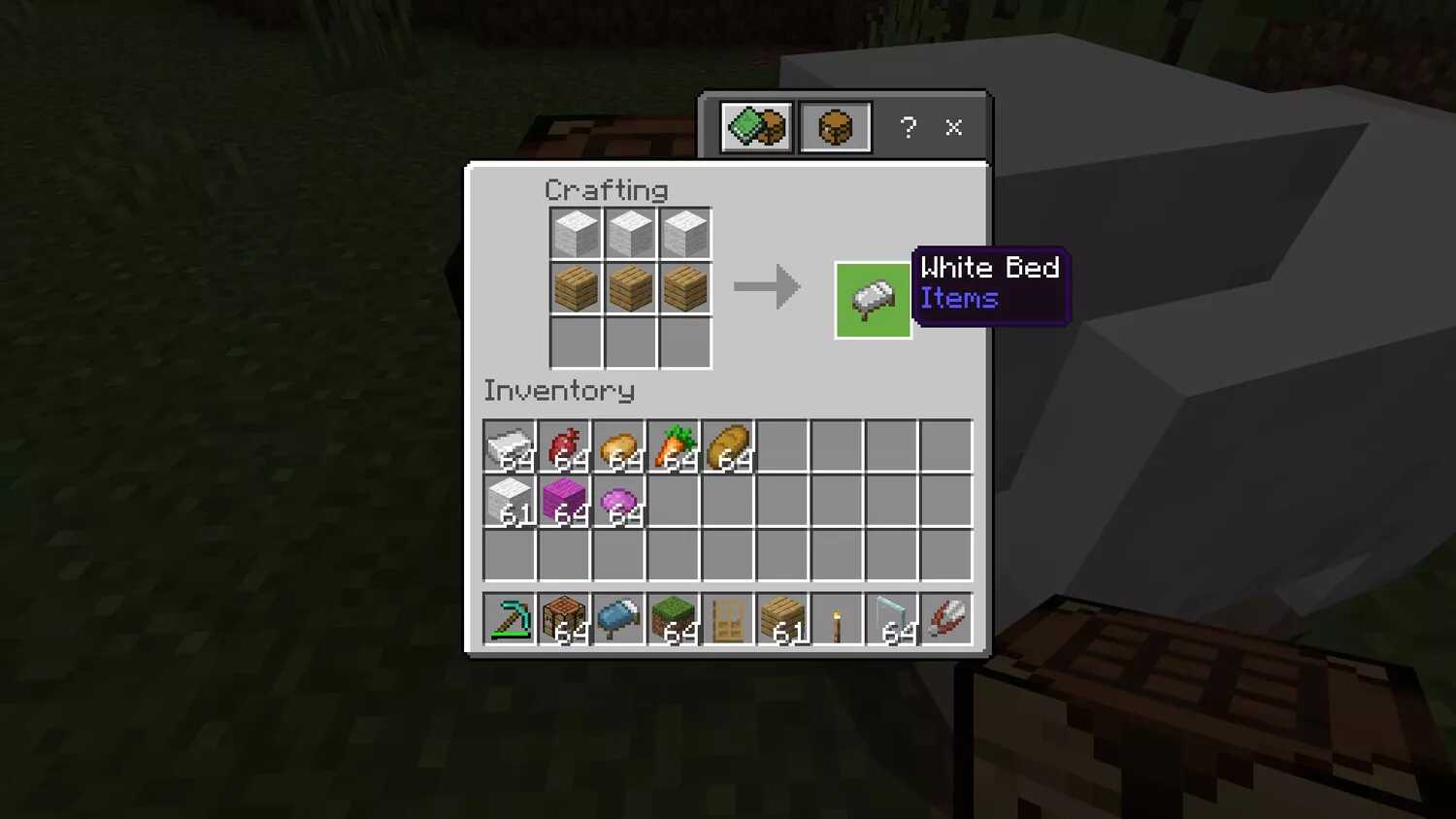
Task: Pick up the carrot stack
Action: tap(674, 446)
